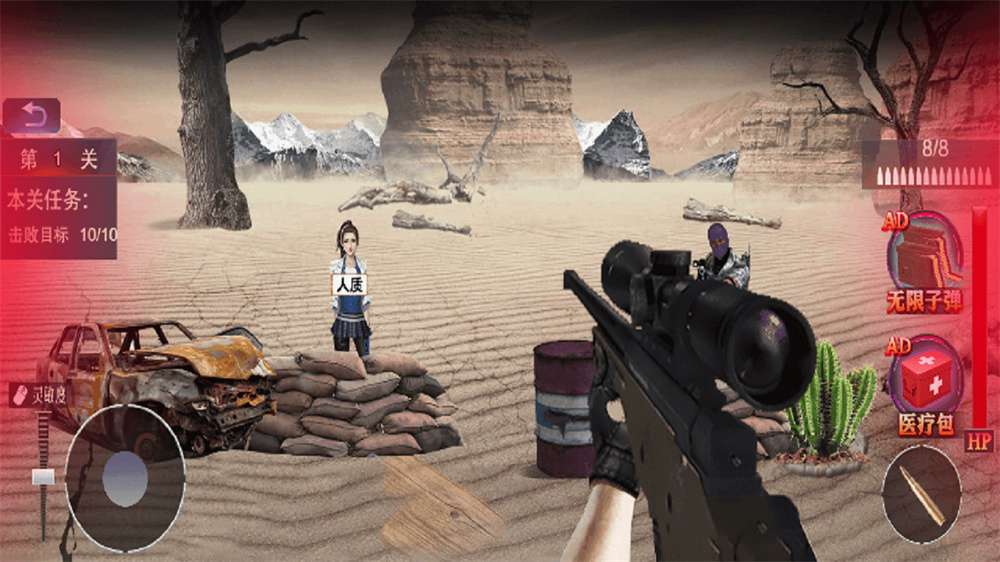Fire using the bullet button
Screen dimensions: 1000x562
click(921, 496)
